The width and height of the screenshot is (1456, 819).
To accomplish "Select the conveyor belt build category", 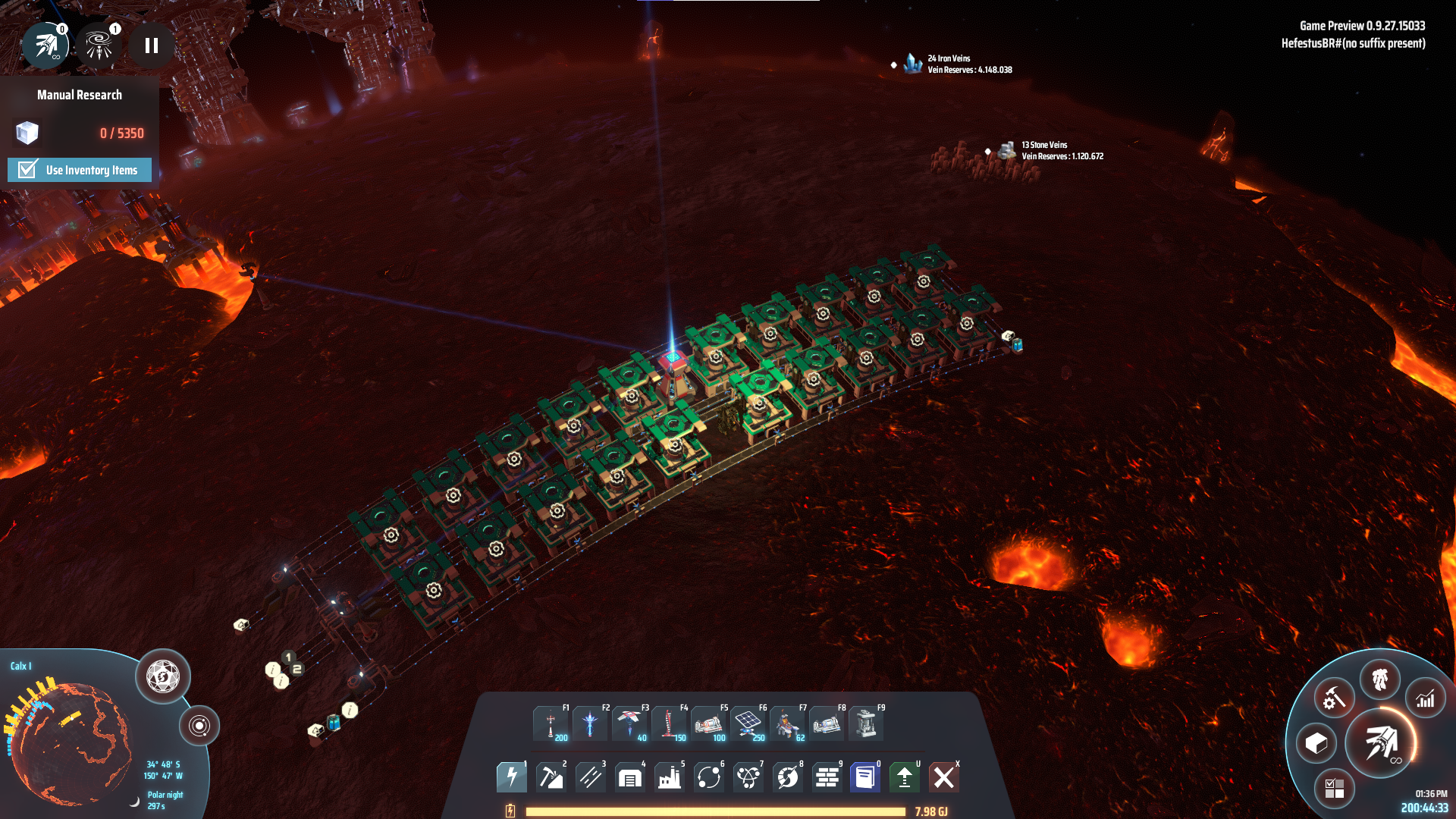I will pyautogui.click(x=591, y=777).
